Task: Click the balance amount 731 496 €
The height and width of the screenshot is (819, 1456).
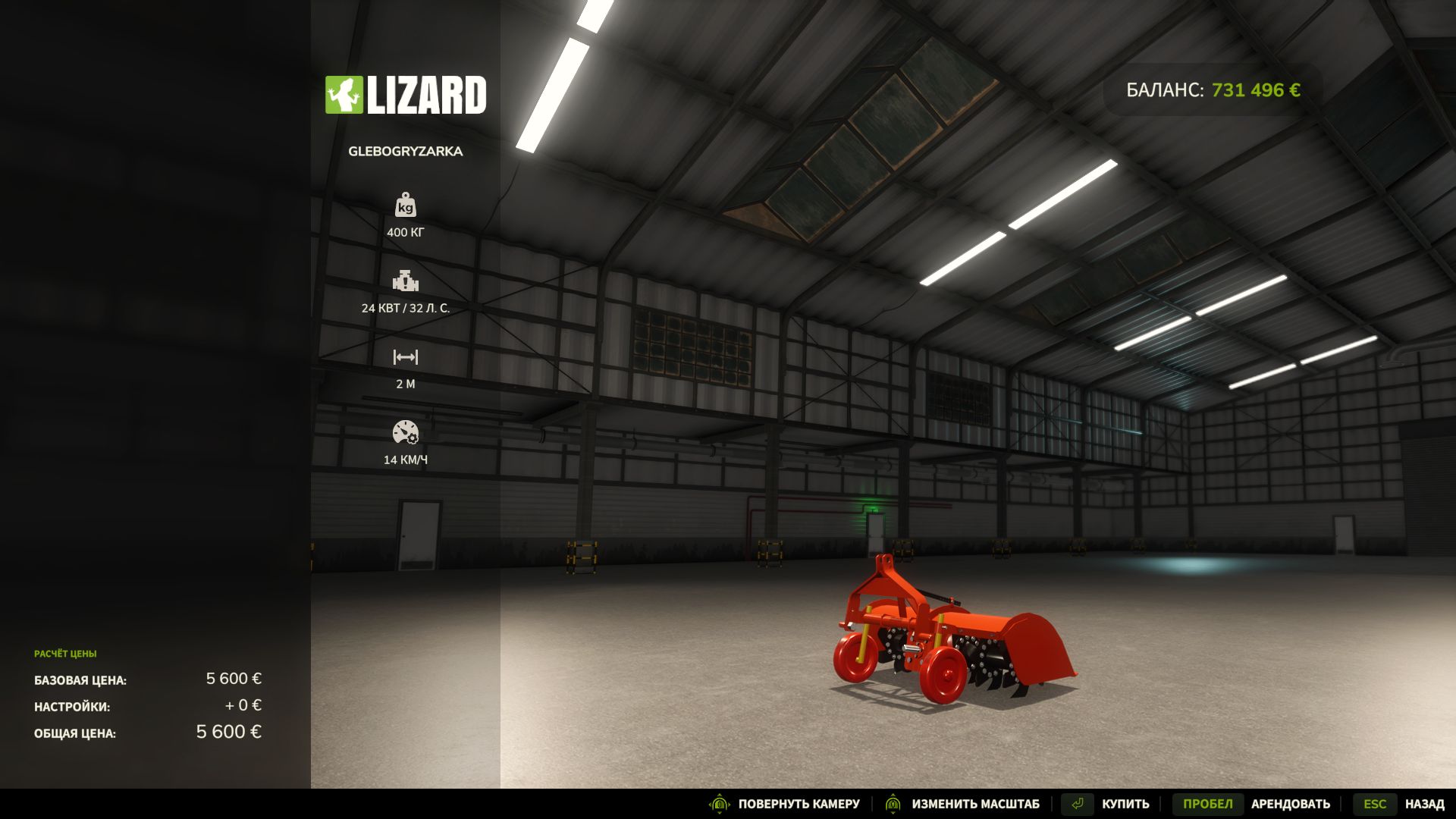Action: click(x=1255, y=89)
